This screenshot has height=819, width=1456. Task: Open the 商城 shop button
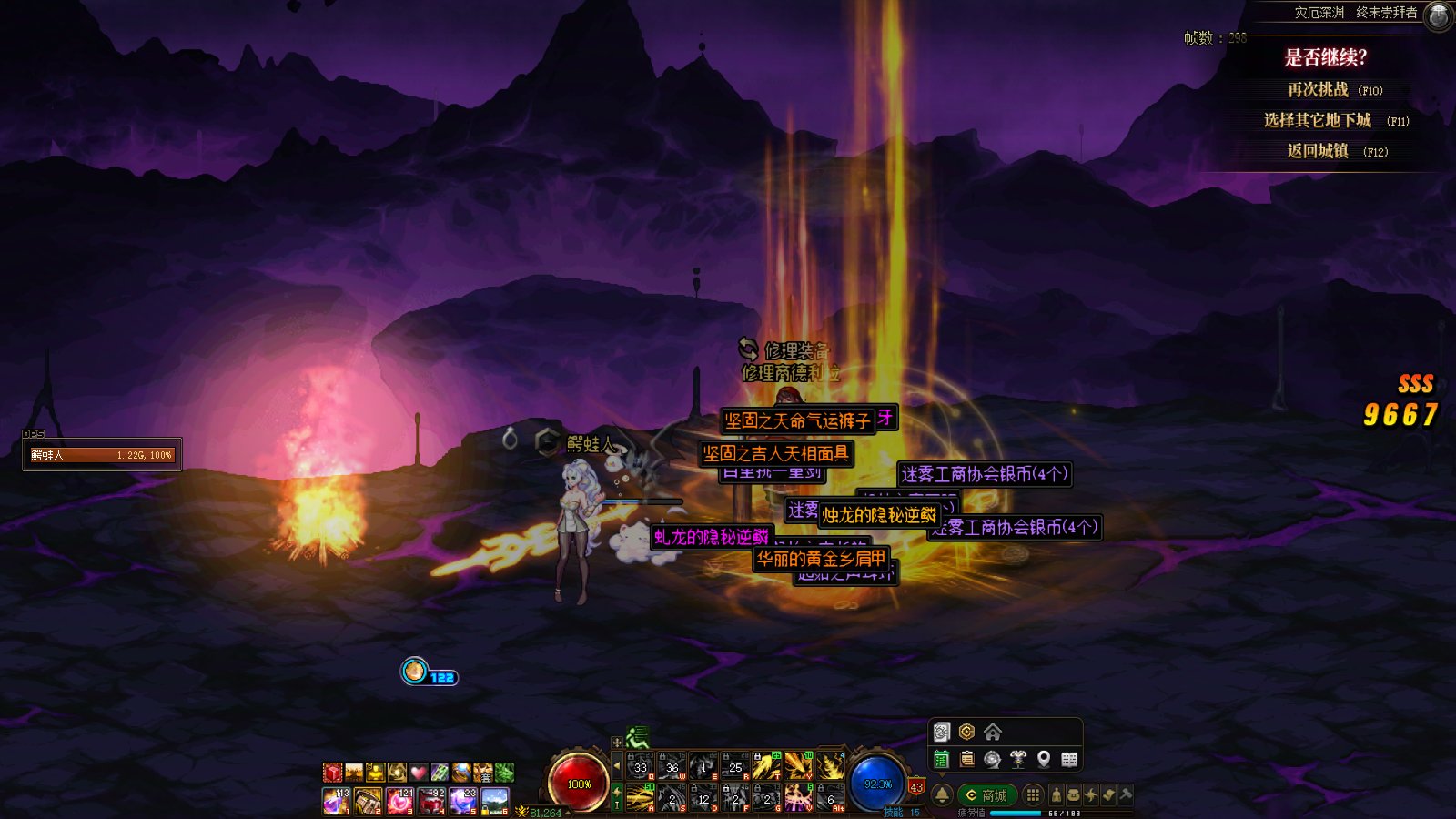(986, 795)
